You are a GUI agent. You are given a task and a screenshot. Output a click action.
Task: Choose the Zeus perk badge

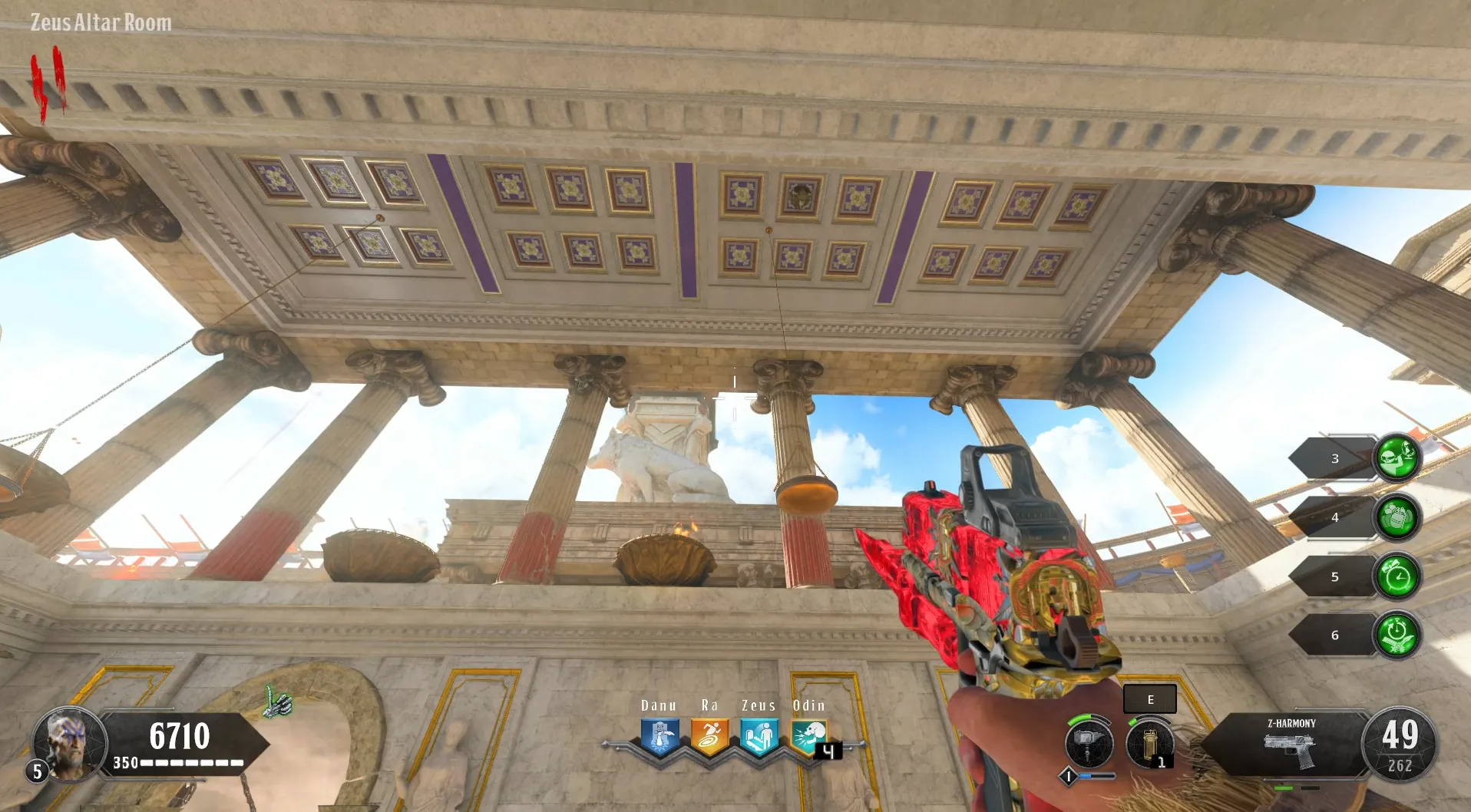[x=759, y=737]
